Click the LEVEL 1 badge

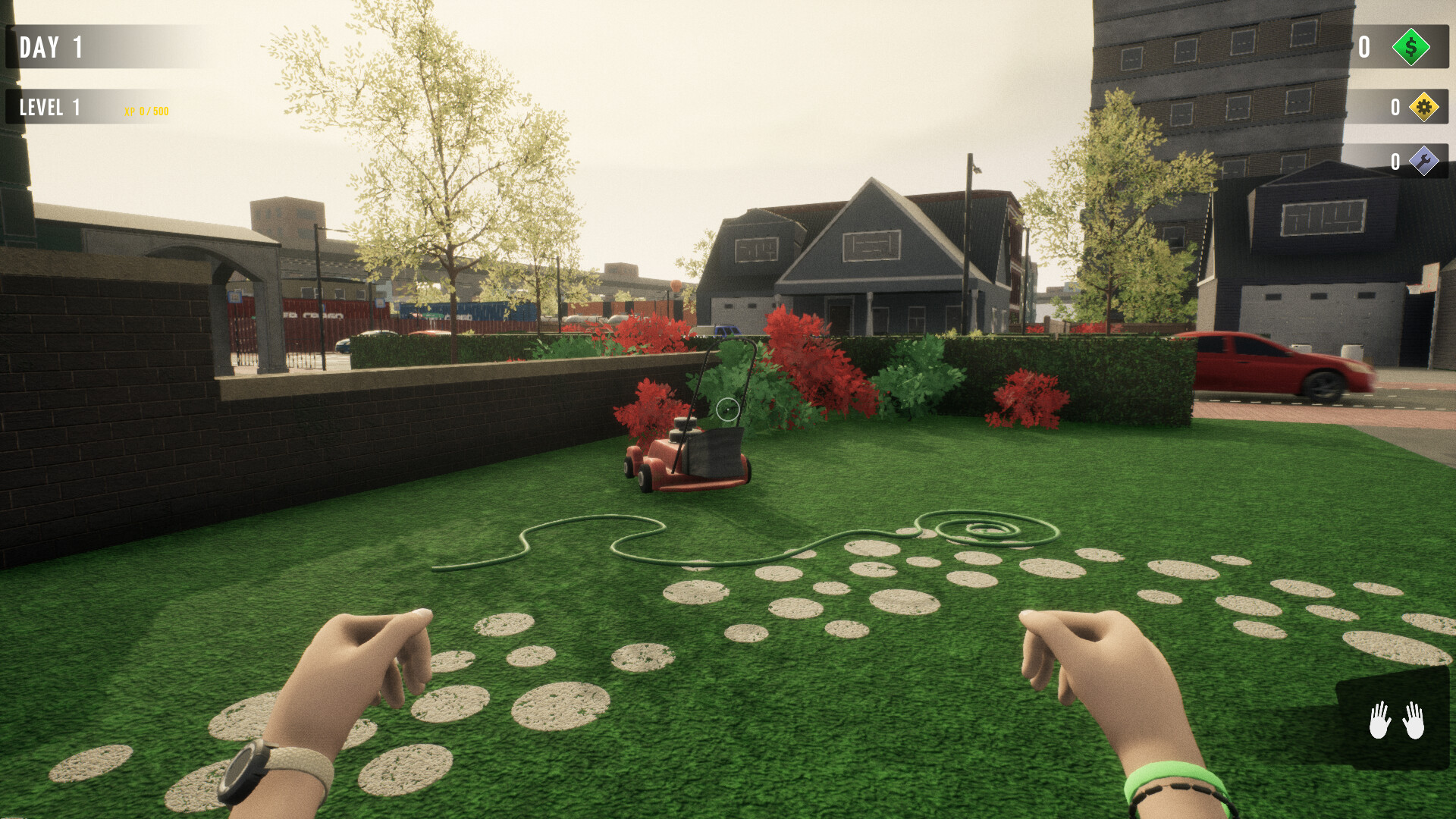[x=52, y=107]
